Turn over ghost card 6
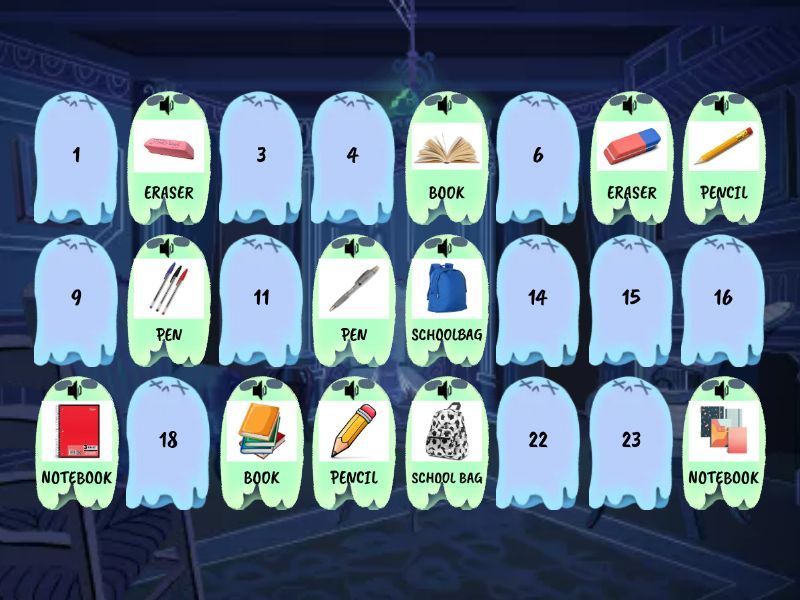The height and width of the screenshot is (600, 800). coord(538,156)
